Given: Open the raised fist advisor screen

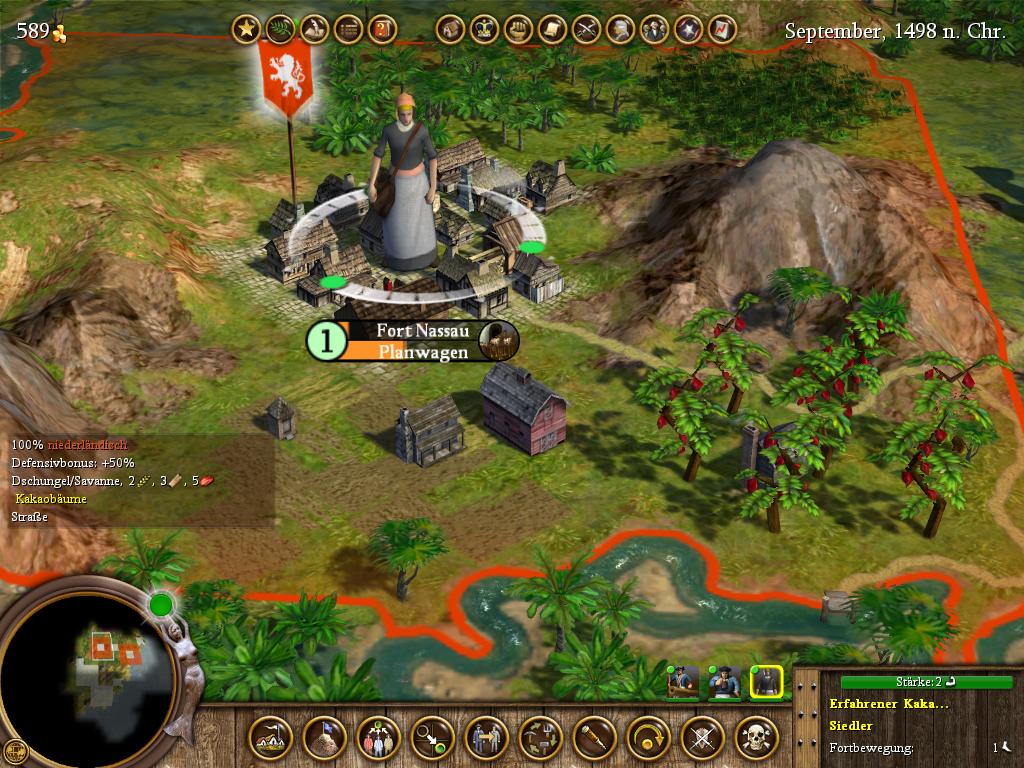Looking at the screenshot, I should click(x=518, y=29).
